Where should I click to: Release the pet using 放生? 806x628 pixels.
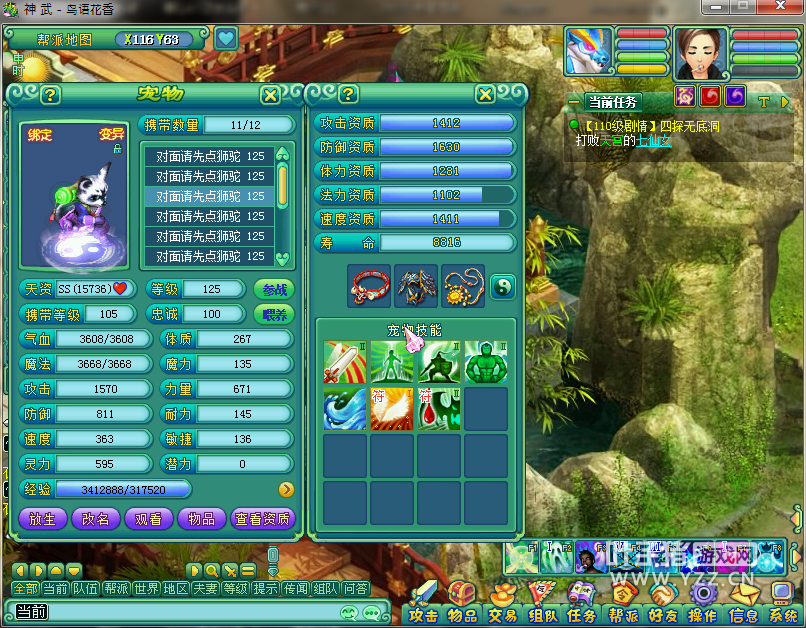(x=43, y=518)
